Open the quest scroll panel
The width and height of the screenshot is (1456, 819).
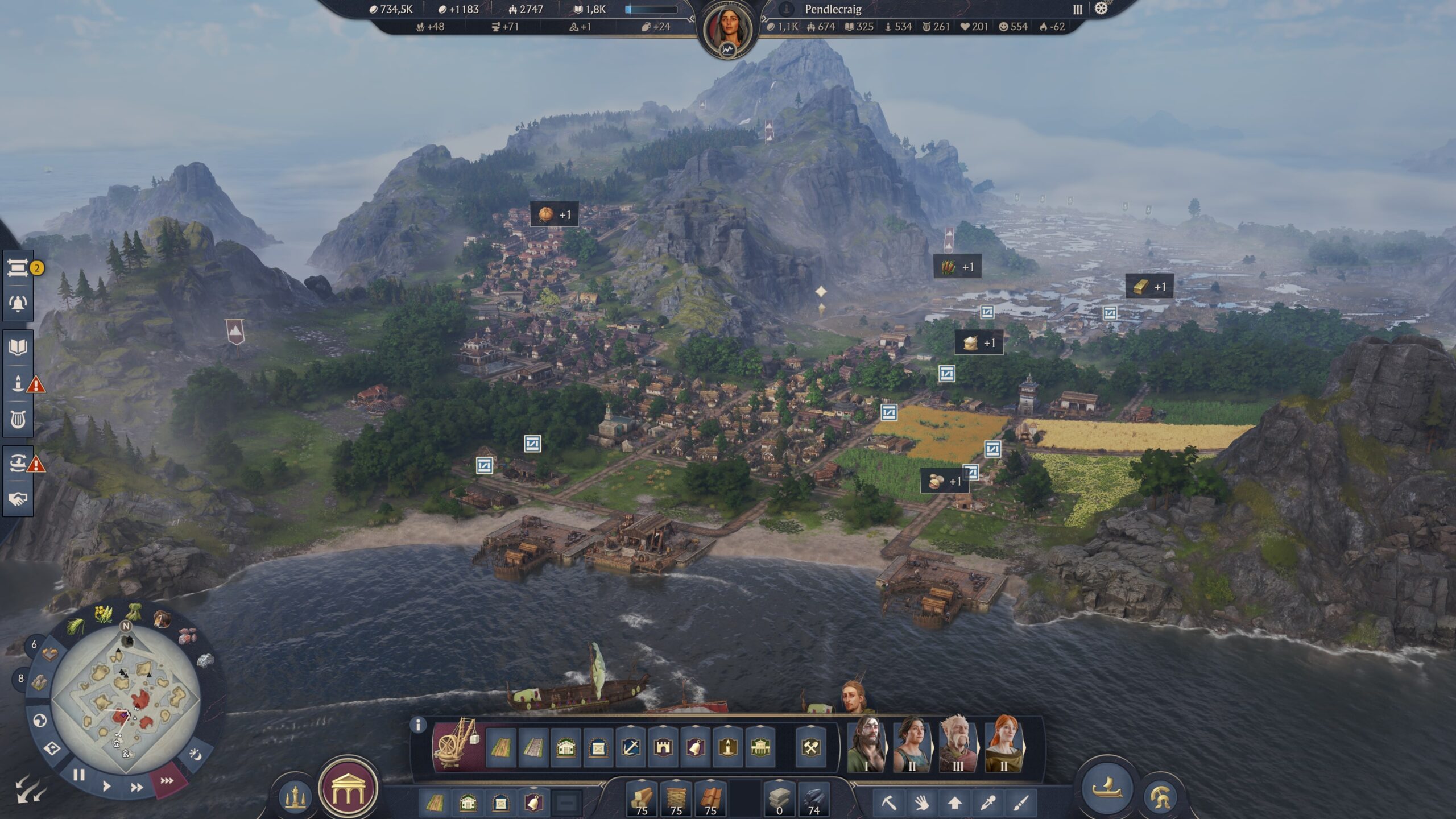pyautogui.click(x=18, y=267)
